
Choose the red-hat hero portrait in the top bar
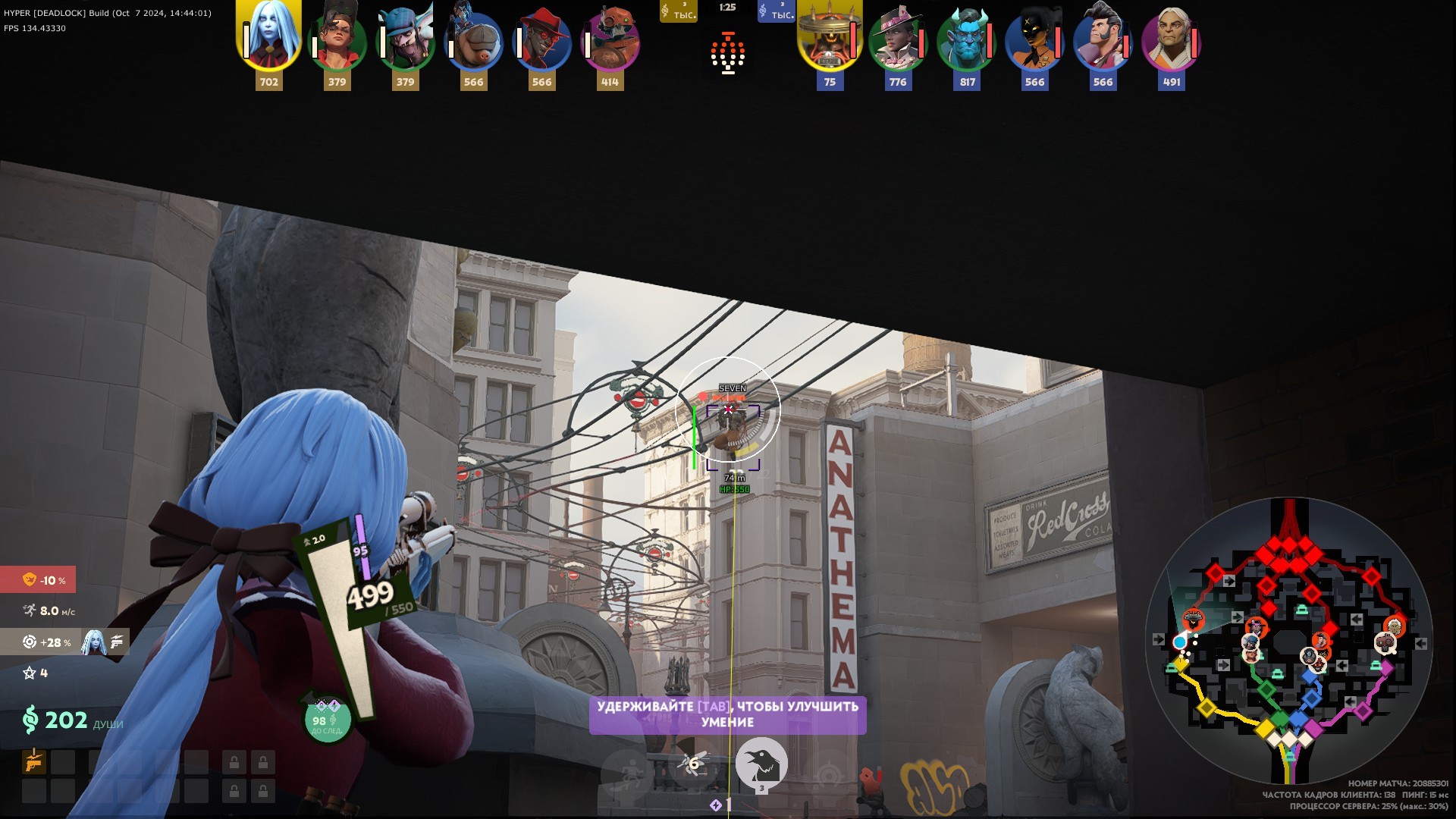click(x=541, y=42)
